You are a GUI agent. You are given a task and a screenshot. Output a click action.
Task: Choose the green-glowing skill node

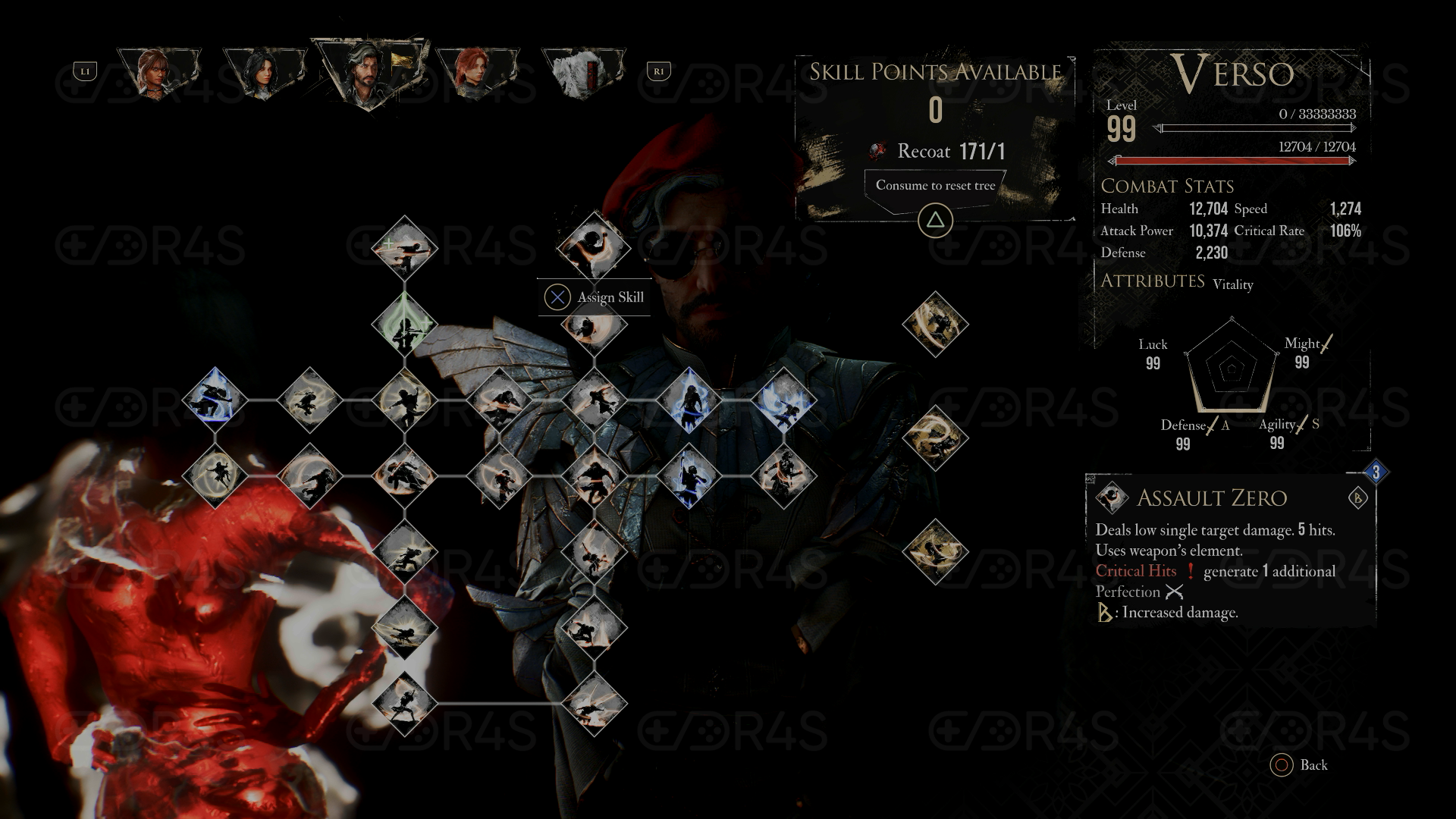coord(404,325)
